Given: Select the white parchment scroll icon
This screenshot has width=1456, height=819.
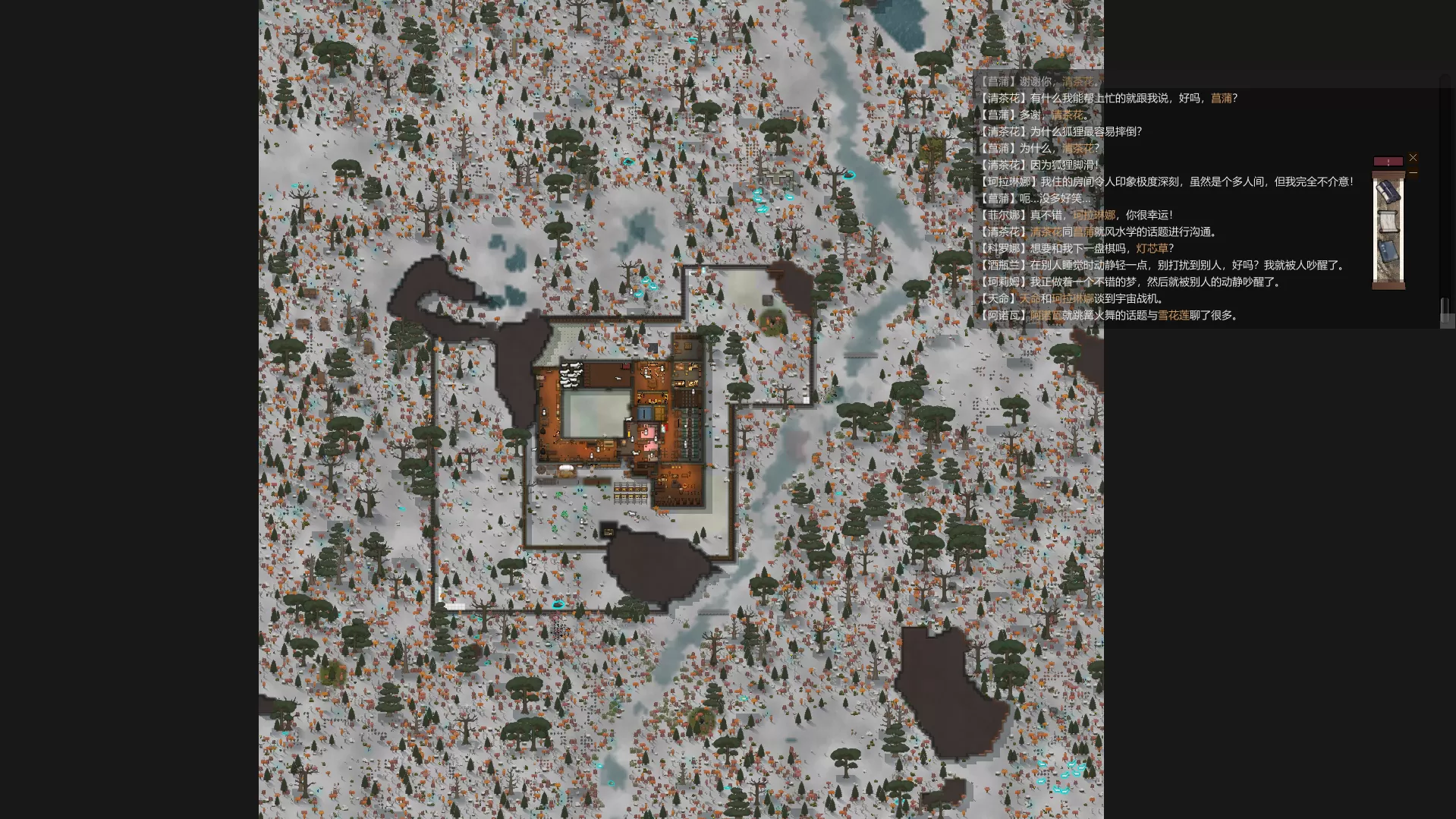Looking at the screenshot, I should [x=1388, y=222].
